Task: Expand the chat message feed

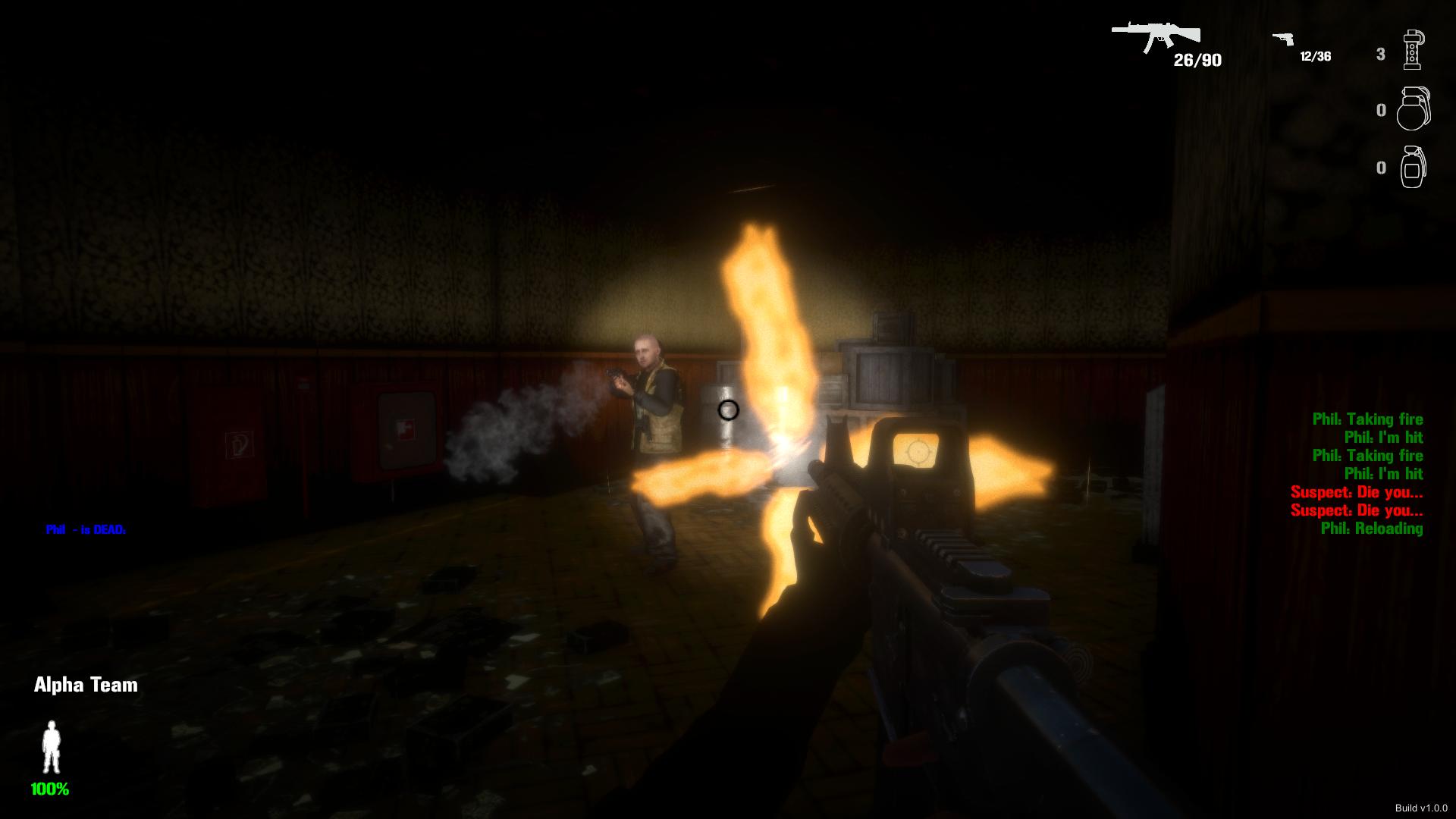Action: [1357, 474]
